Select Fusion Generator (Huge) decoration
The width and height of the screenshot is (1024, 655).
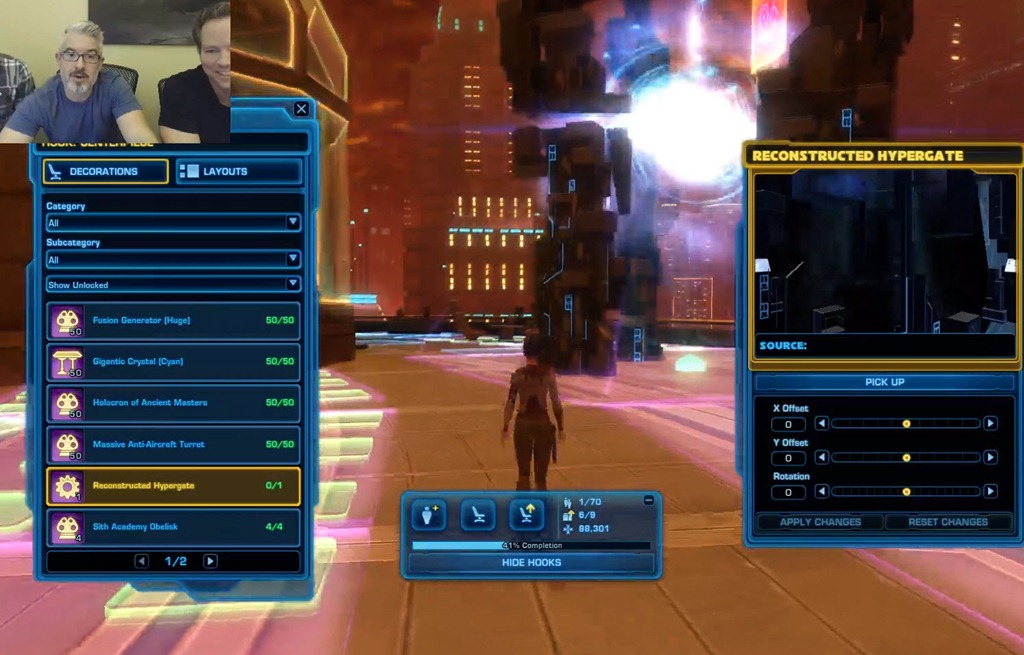pyautogui.click(x=173, y=321)
